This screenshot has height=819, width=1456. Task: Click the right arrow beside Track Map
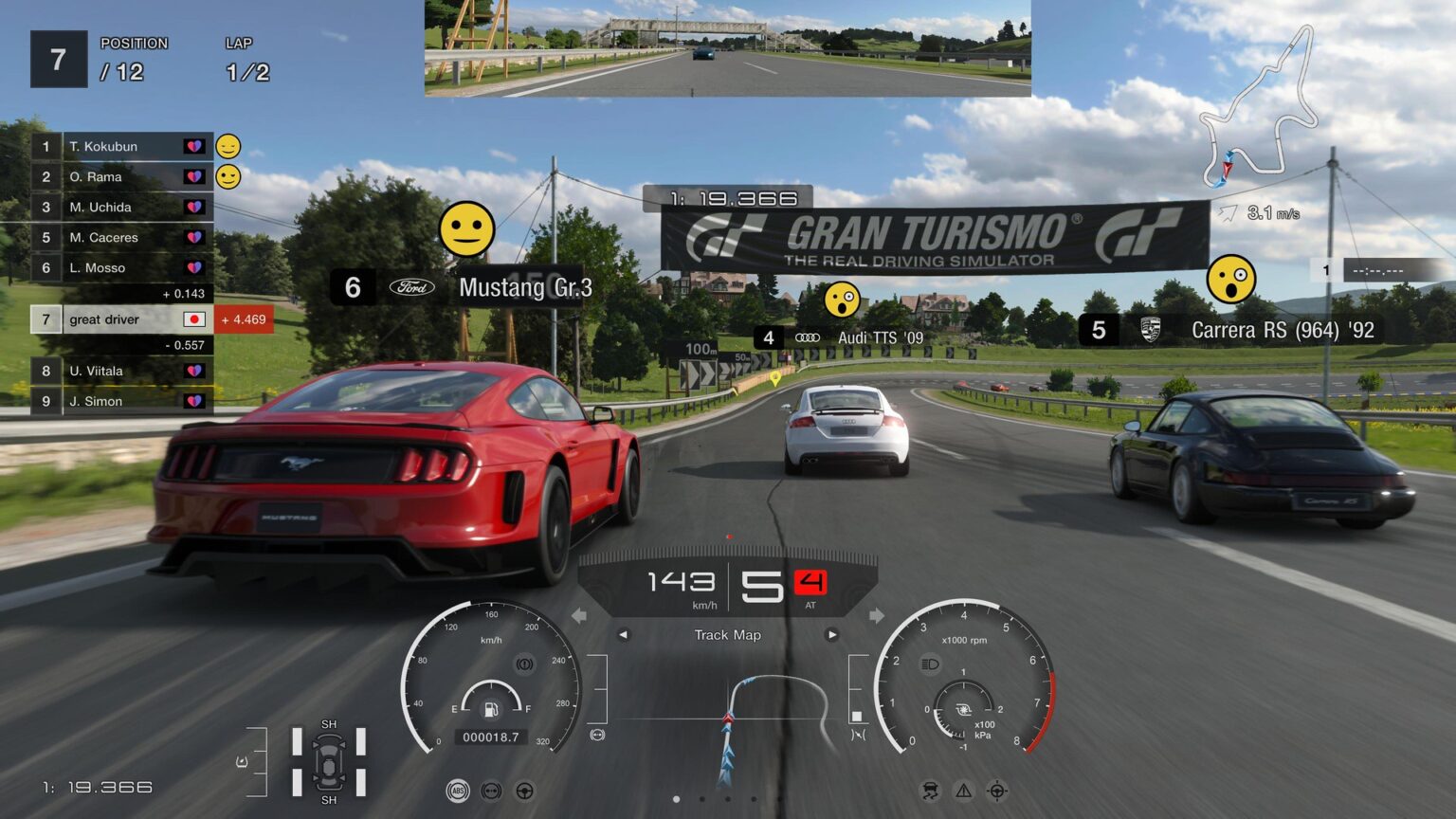point(833,634)
